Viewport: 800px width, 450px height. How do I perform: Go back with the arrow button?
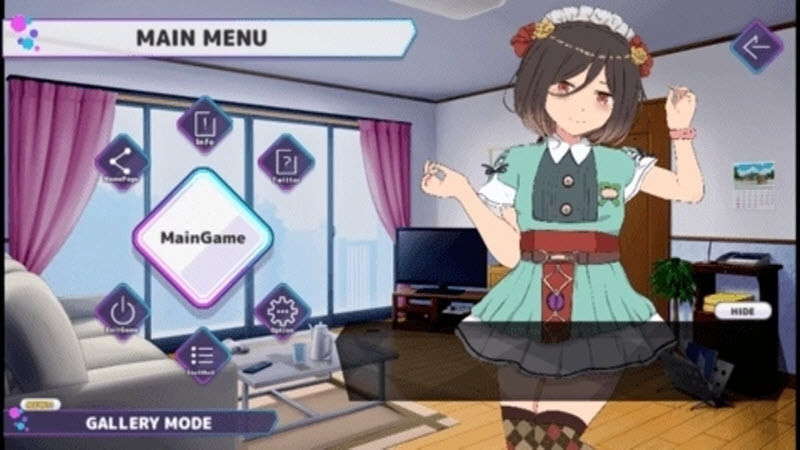755,47
